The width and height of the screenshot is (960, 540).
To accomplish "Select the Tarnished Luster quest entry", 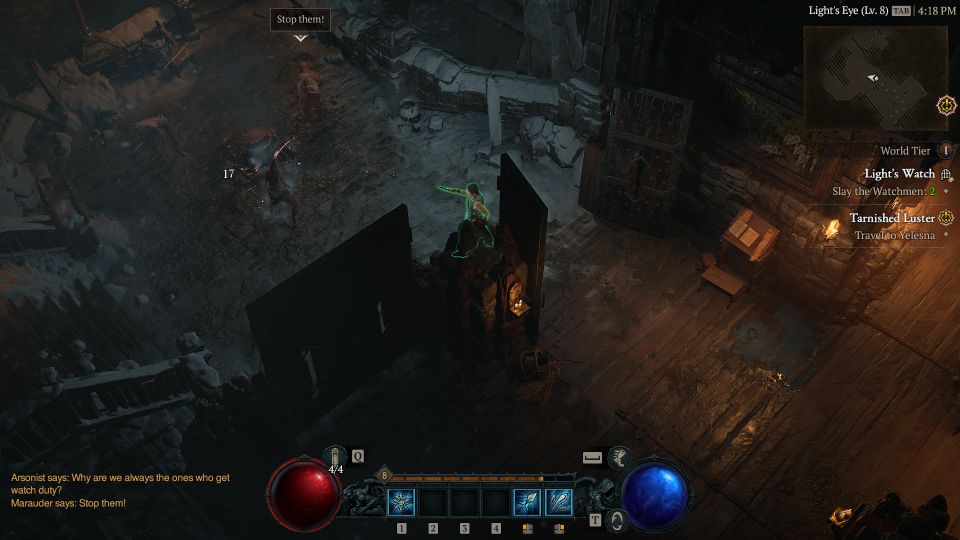I will pyautogui.click(x=892, y=218).
